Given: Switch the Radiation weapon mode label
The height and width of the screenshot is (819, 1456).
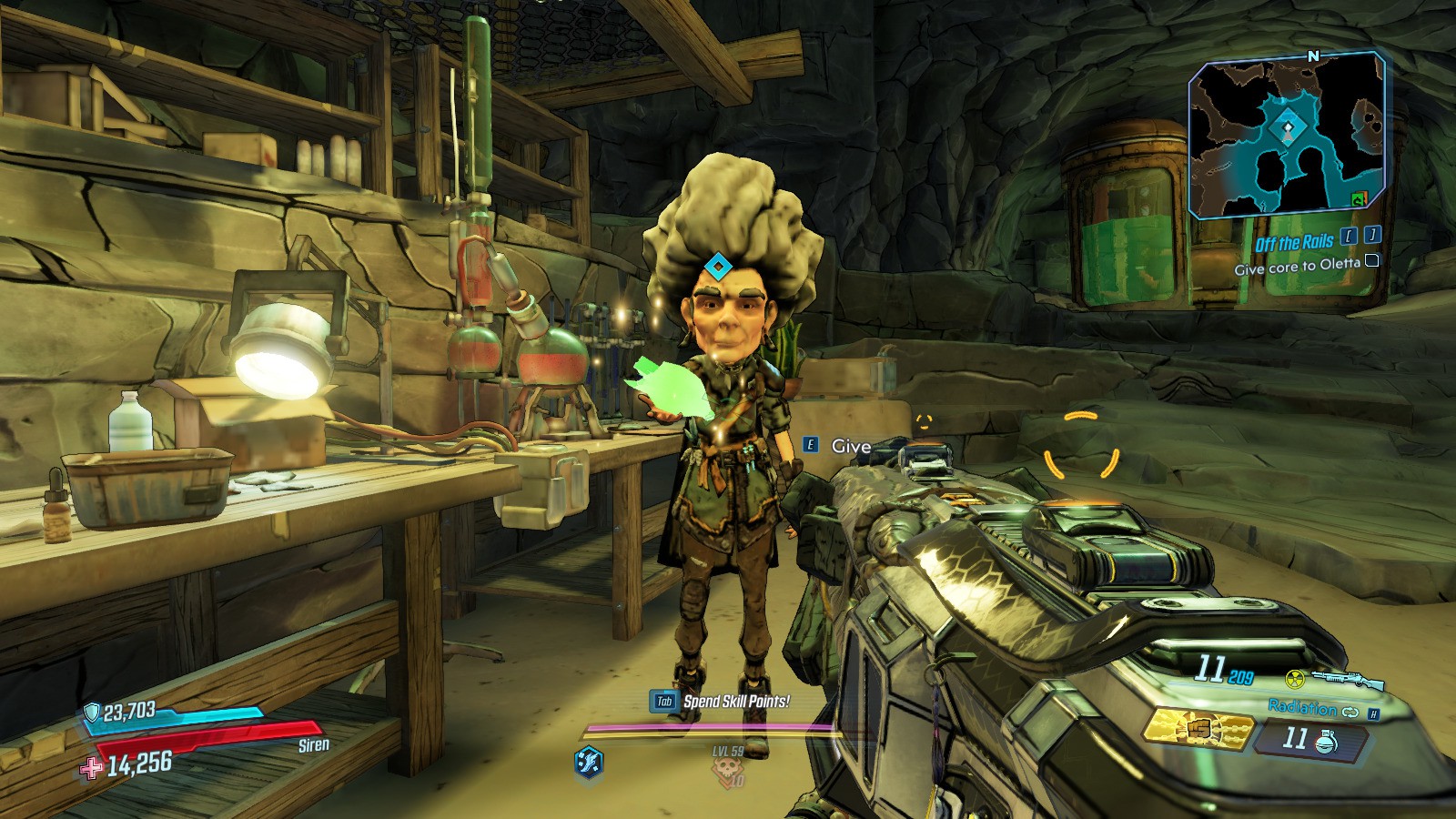Looking at the screenshot, I should (x=1302, y=707).
